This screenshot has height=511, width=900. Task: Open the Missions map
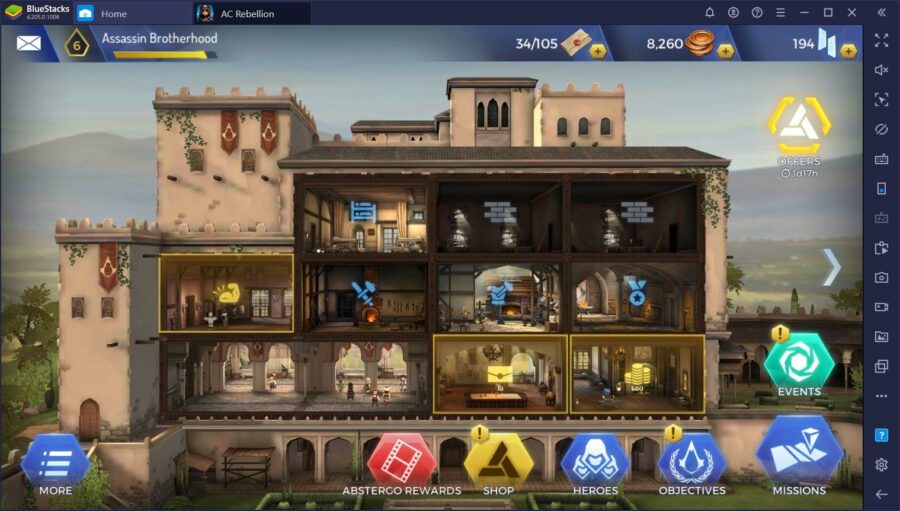coord(799,452)
